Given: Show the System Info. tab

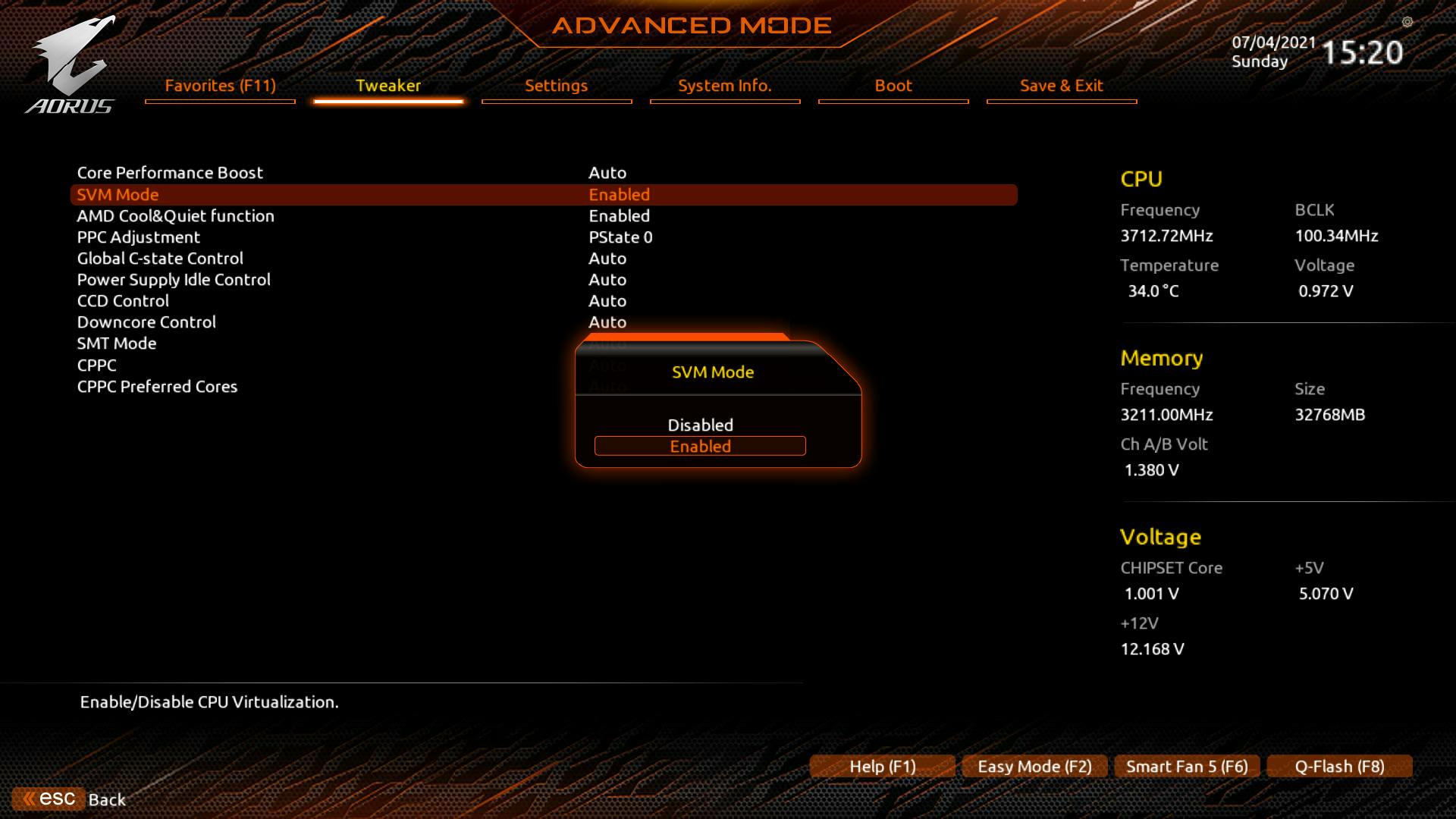Looking at the screenshot, I should coord(725,86).
